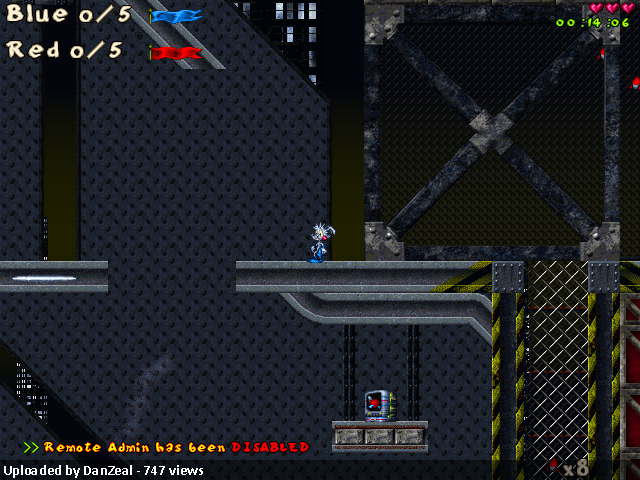Click the red team flag icon

[176, 52]
